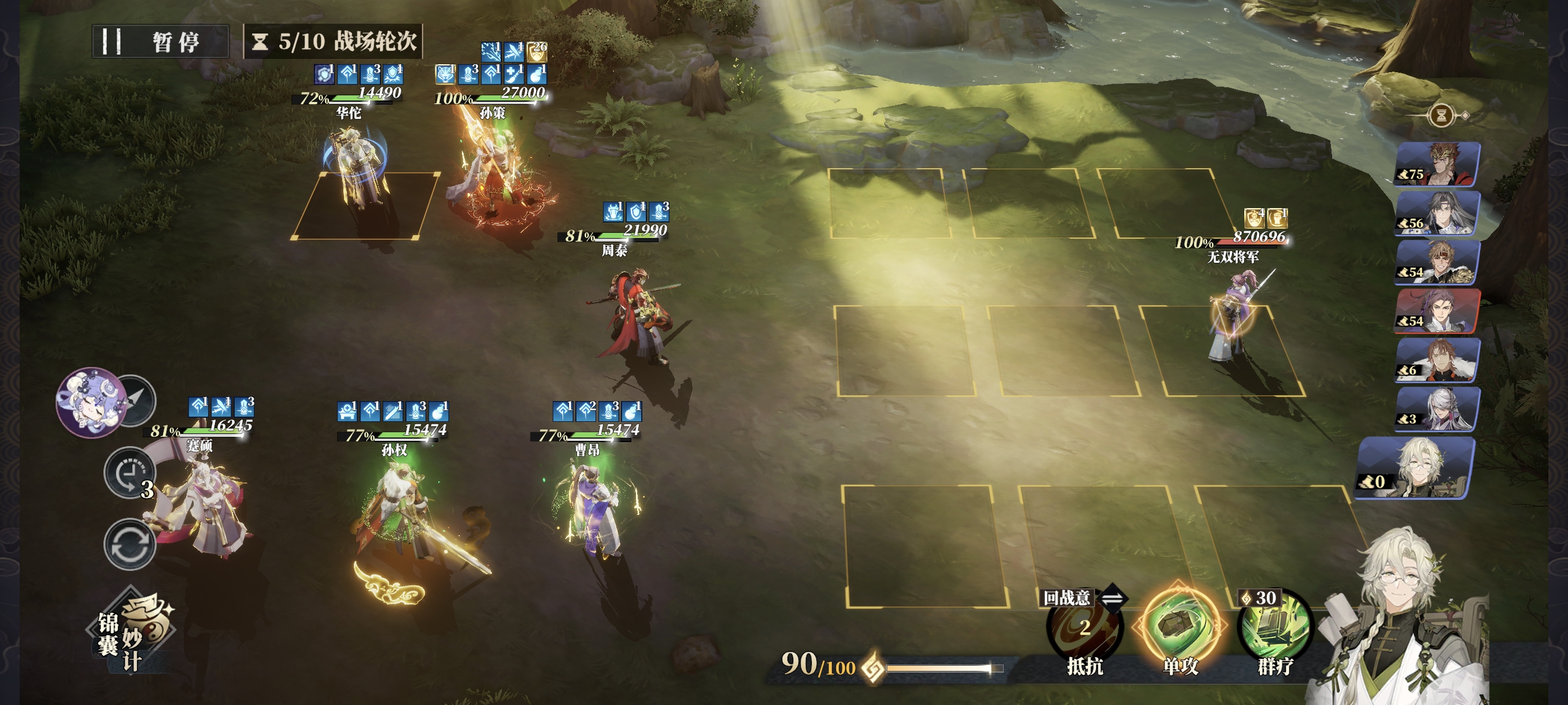Tap the circular arrows swap icon
1568x705 pixels.
[130, 544]
